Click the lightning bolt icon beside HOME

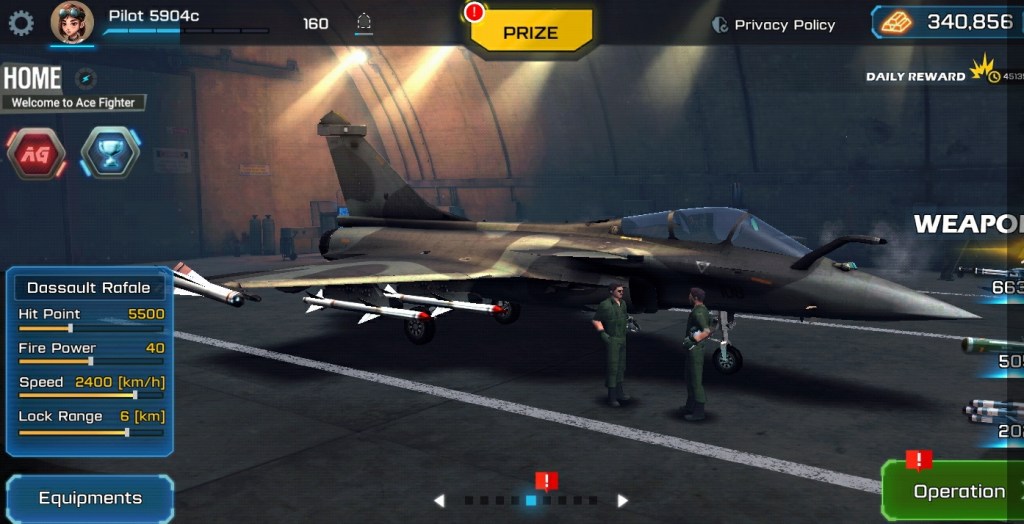click(x=86, y=78)
